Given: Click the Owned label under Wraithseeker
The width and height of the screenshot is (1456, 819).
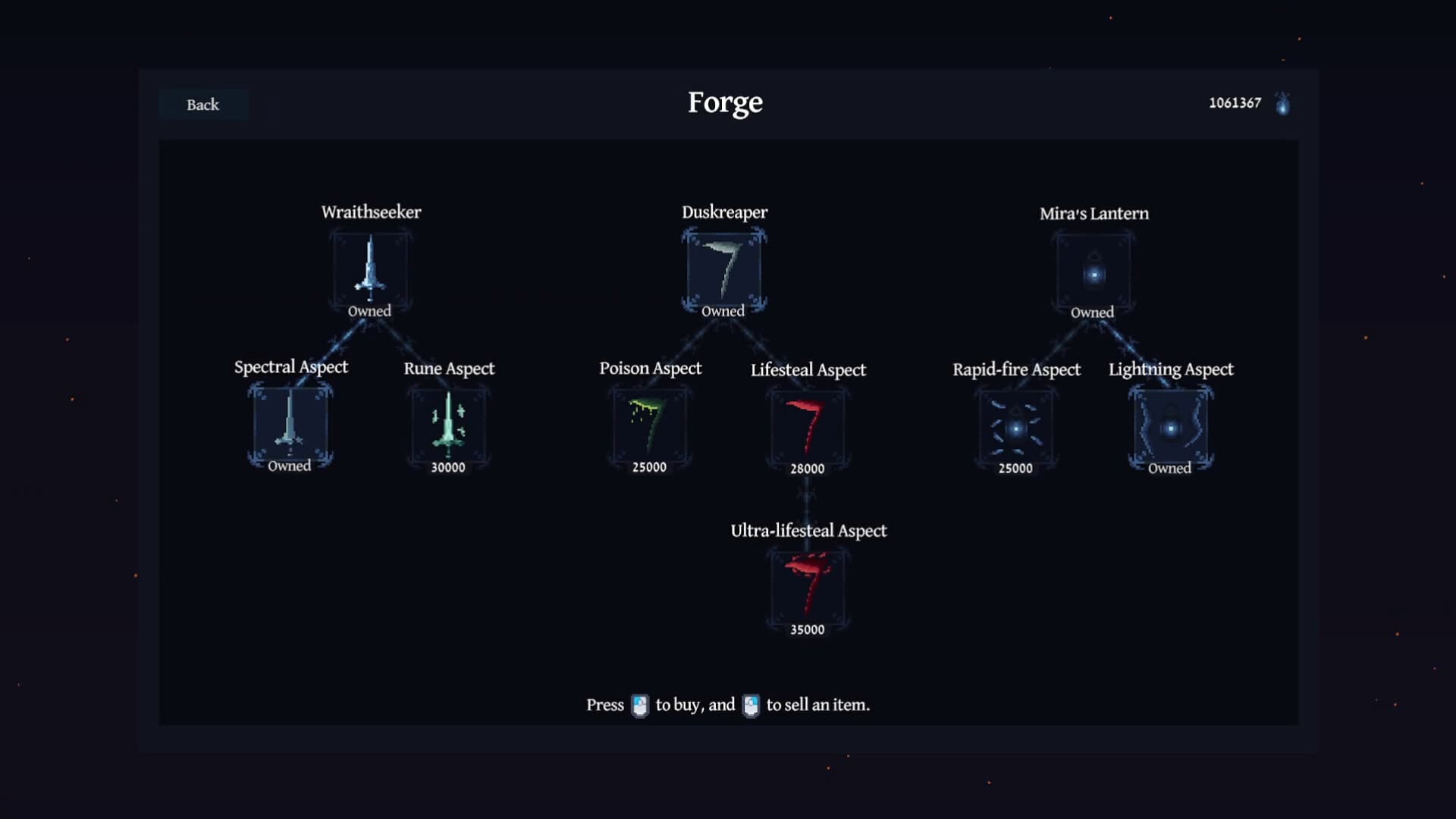Looking at the screenshot, I should point(369,311).
